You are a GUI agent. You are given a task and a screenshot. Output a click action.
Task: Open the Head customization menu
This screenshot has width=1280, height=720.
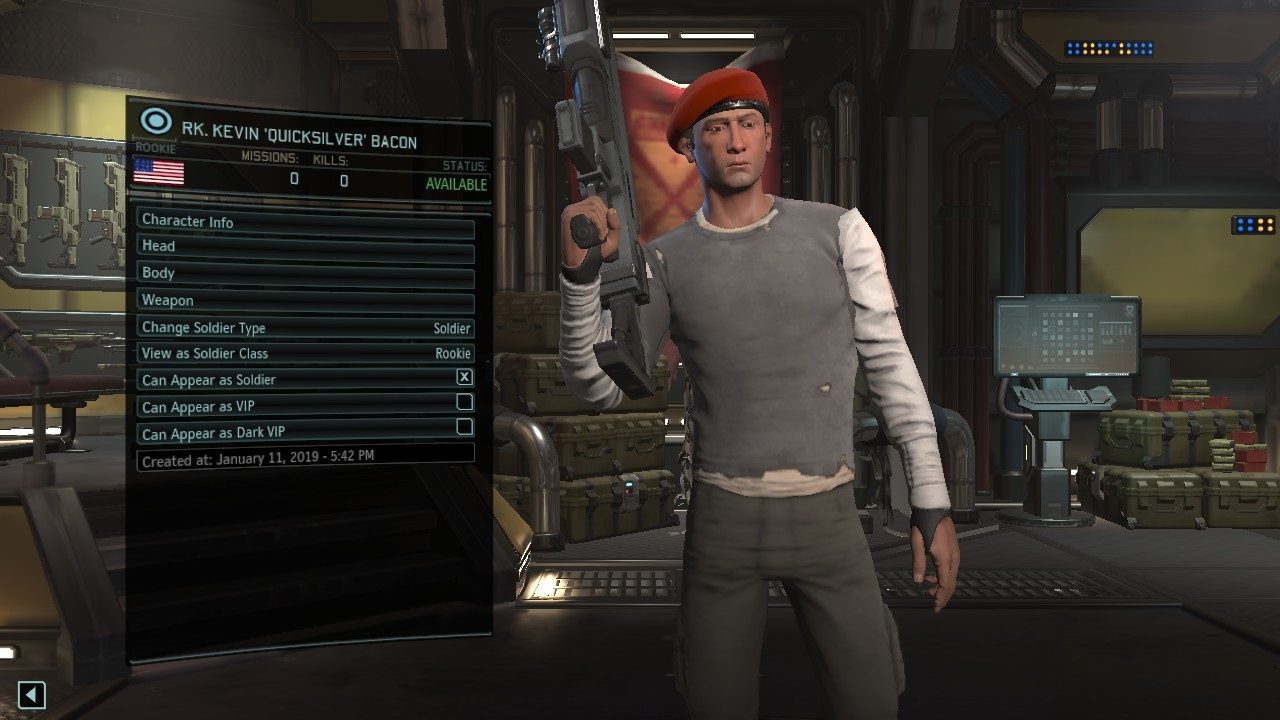(300, 246)
